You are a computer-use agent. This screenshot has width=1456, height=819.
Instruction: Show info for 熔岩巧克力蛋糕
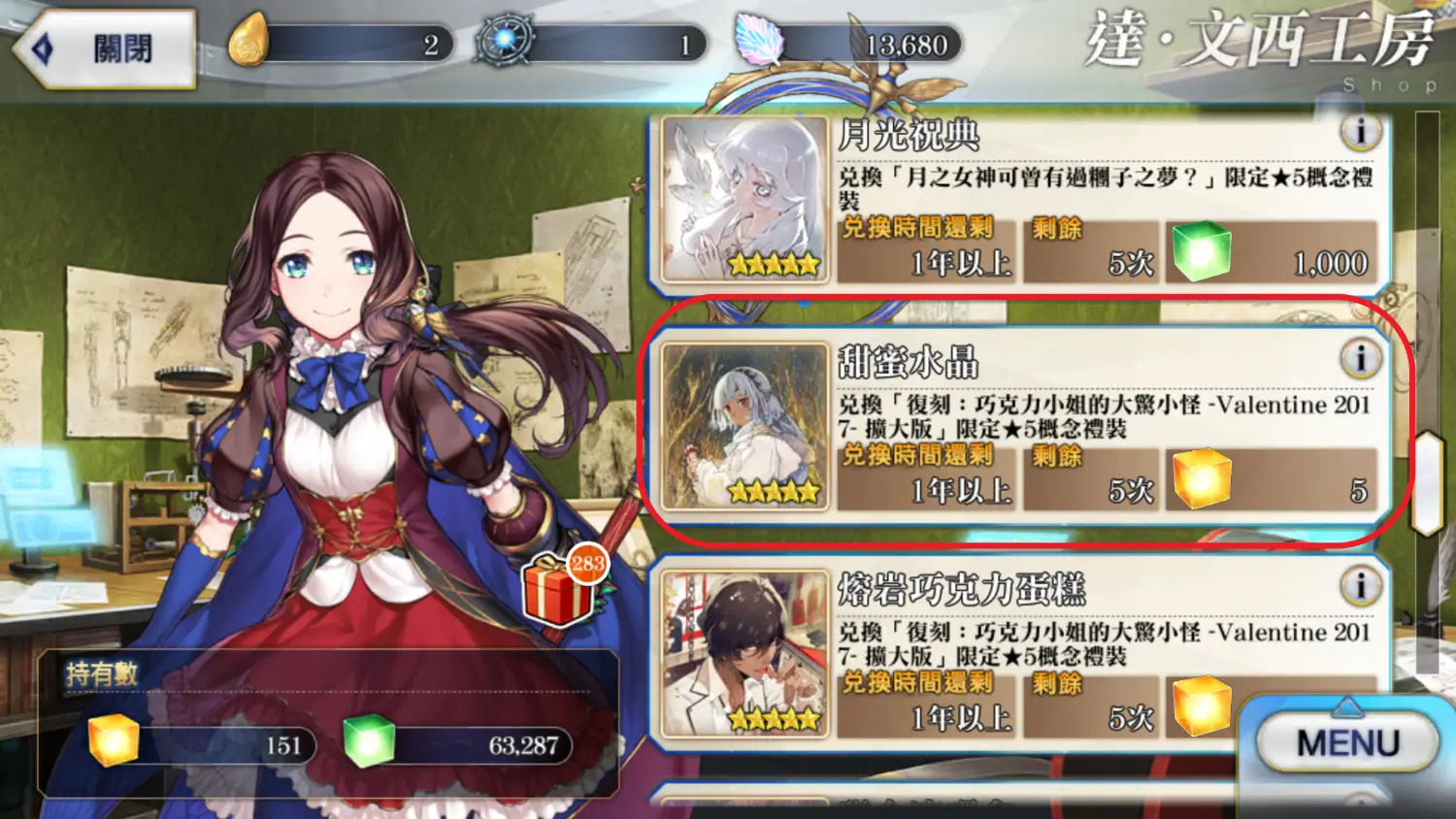point(1360,586)
